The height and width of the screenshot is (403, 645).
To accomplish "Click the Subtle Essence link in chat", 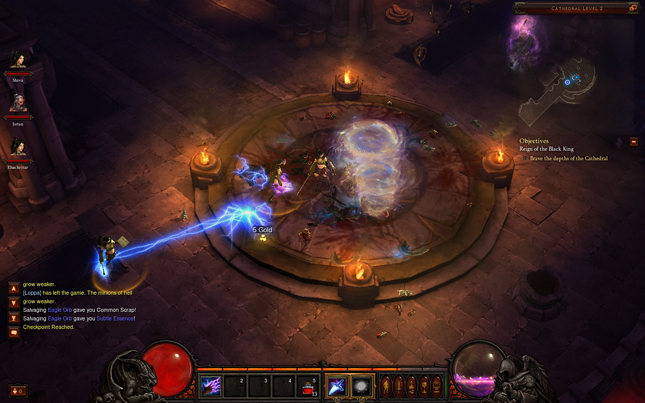I will coord(115,318).
